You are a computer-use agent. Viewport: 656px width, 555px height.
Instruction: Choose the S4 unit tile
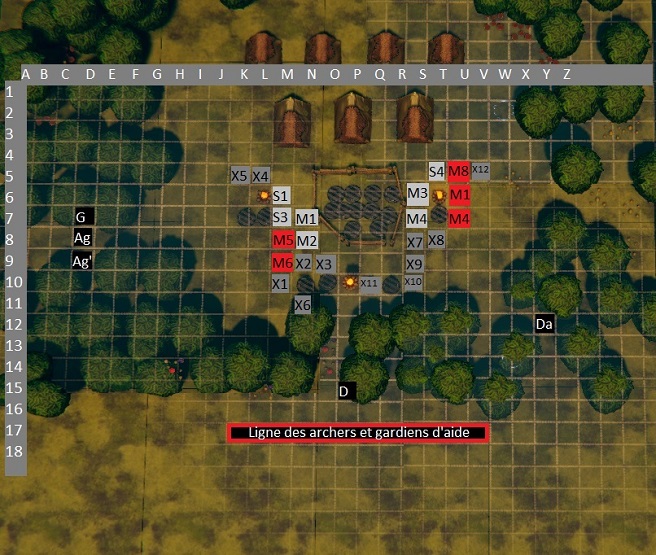tap(437, 172)
